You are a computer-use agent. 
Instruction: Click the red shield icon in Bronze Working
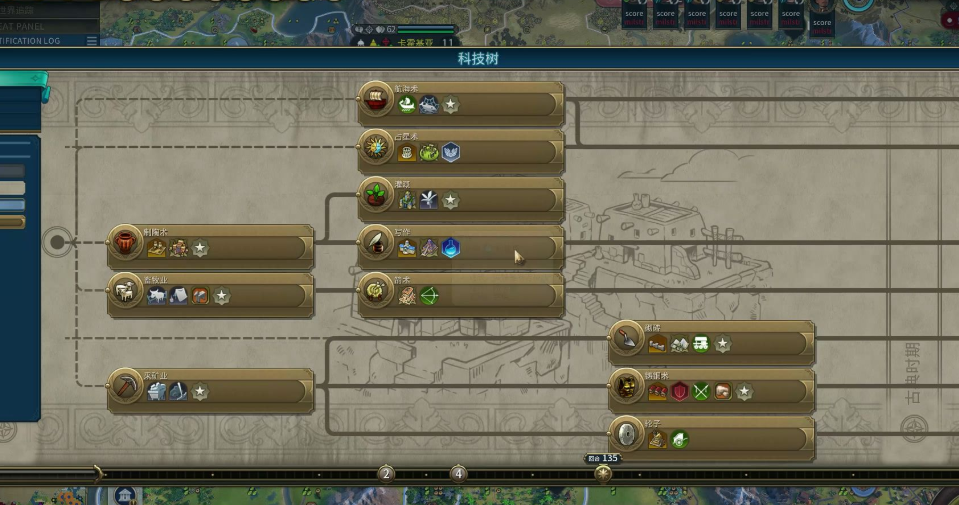pyautogui.click(x=679, y=392)
